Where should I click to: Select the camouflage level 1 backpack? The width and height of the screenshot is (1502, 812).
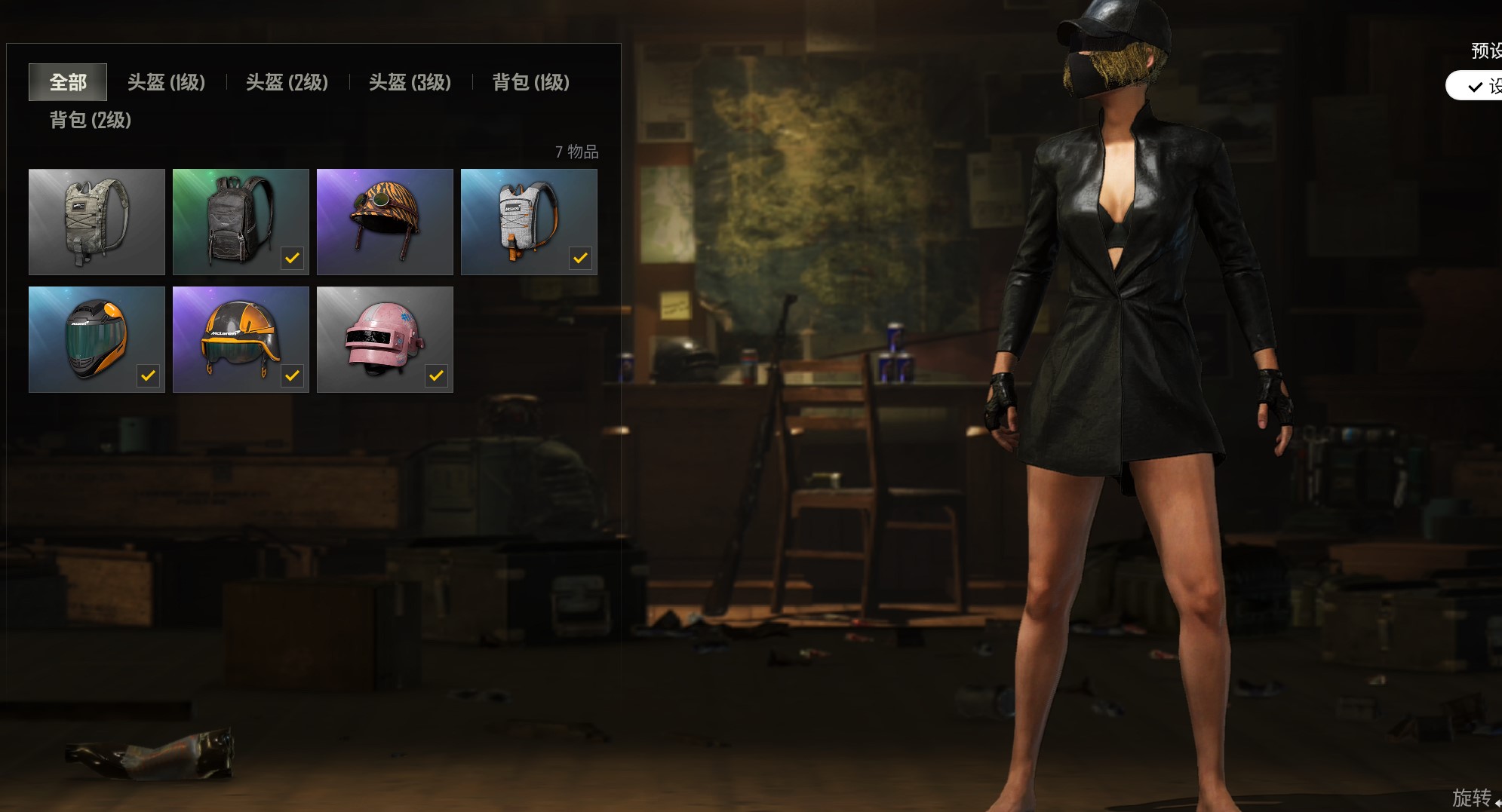[97, 221]
